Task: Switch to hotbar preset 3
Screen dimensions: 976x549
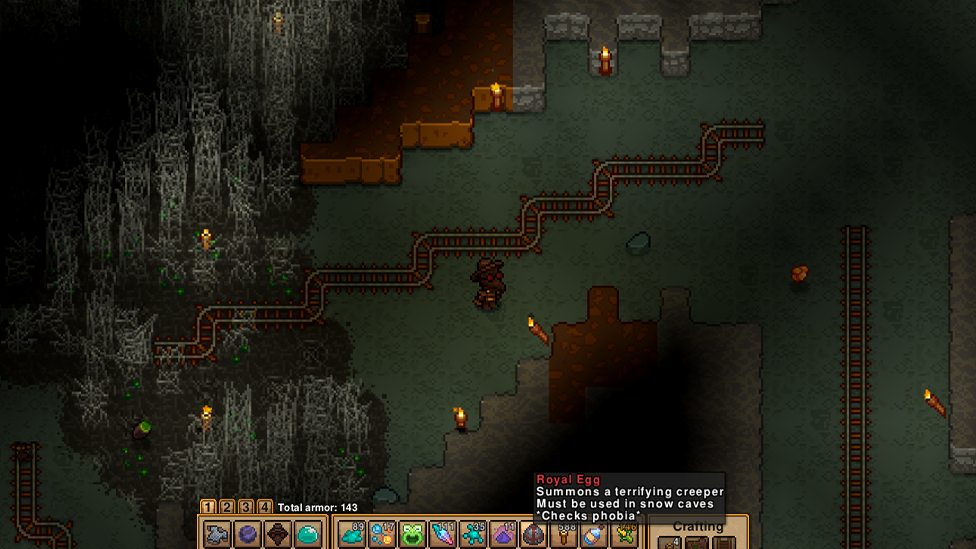Action: pos(246,507)
